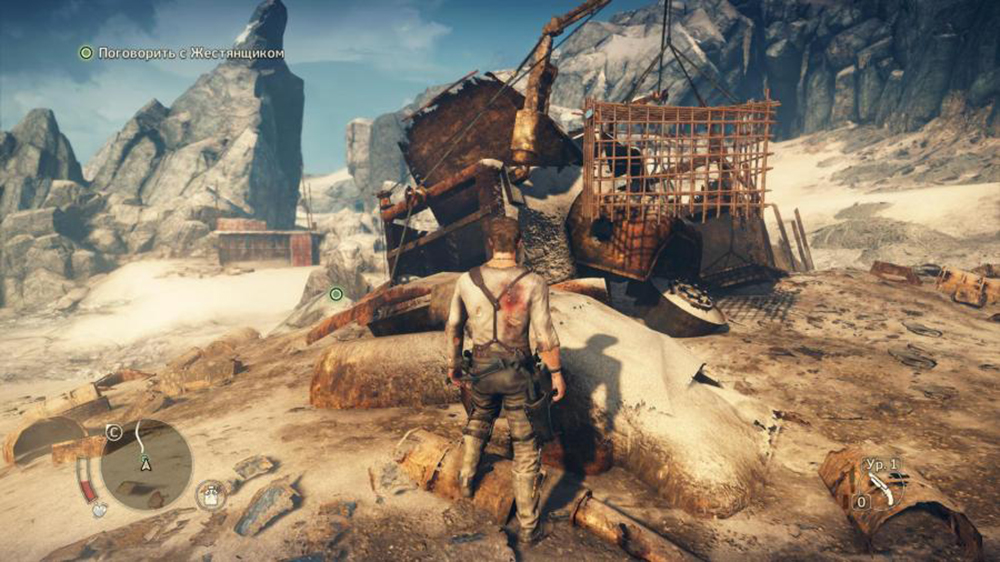Select the shotgun weapon icon
The width and height of the screenshot is (1000, 562).
point(881,488)
